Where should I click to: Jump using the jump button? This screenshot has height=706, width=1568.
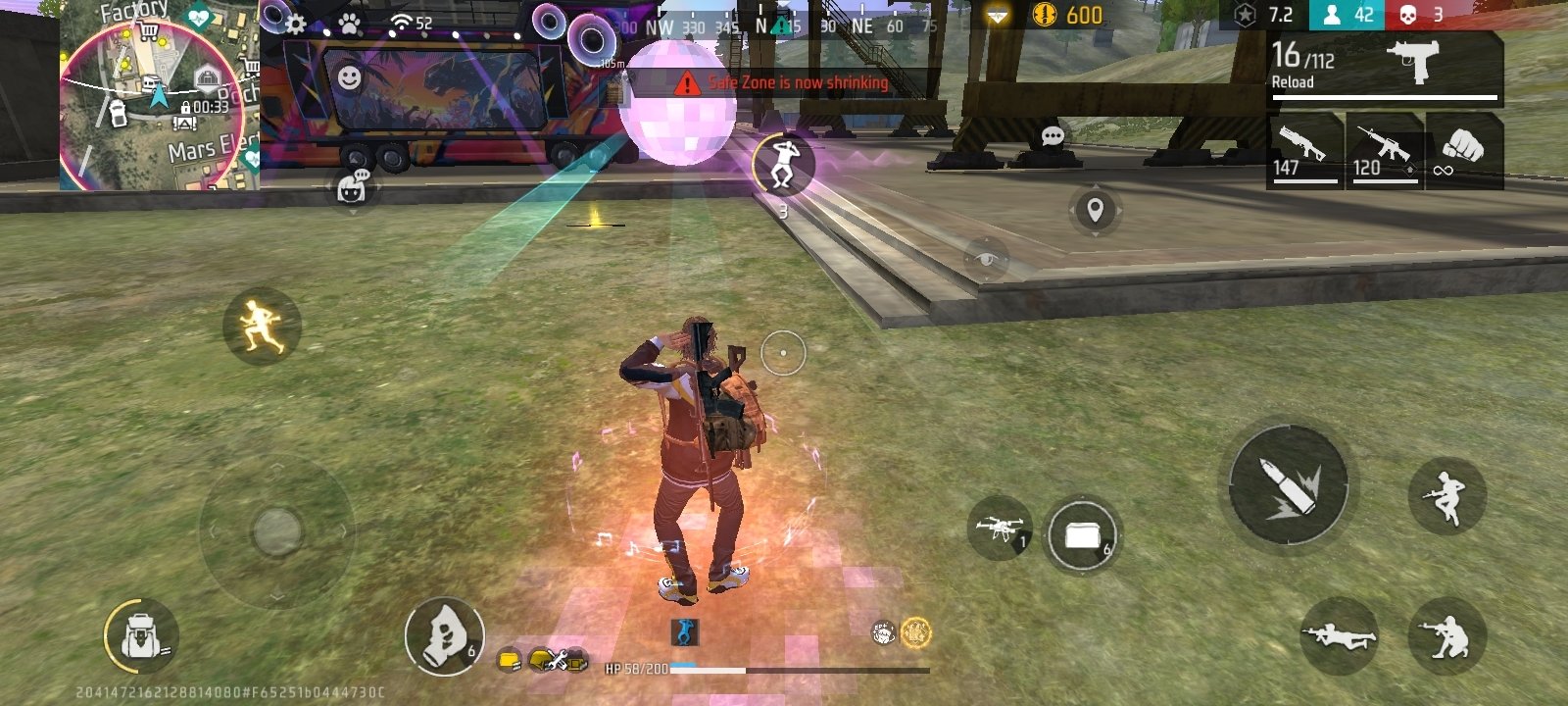point(1446,496)
